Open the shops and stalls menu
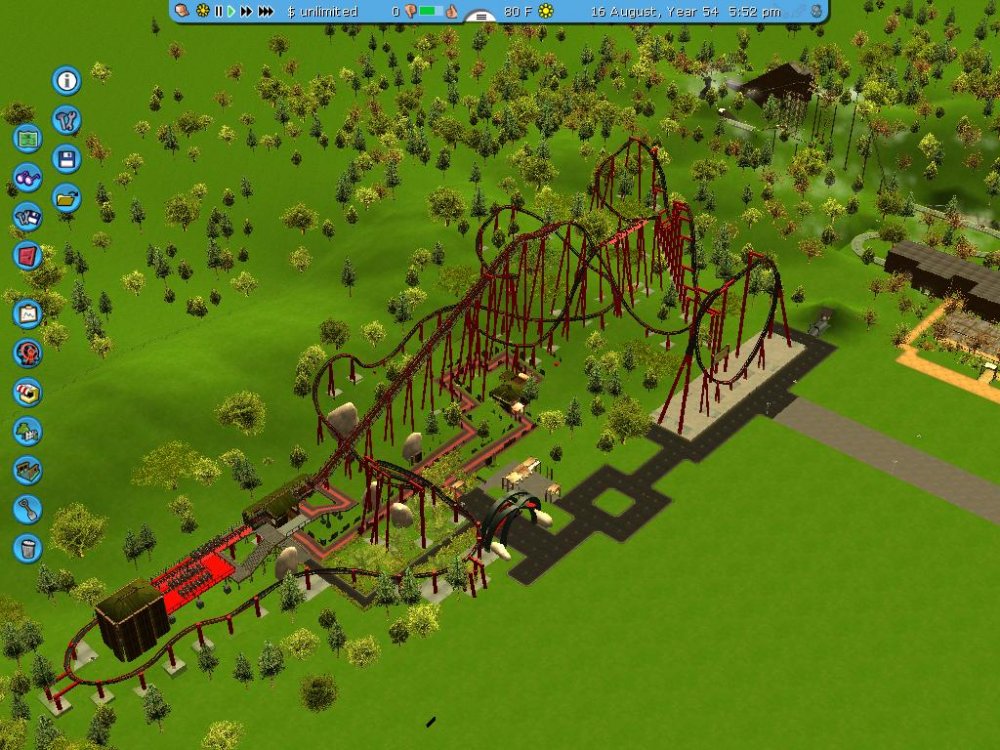 (x=27, y=392)
